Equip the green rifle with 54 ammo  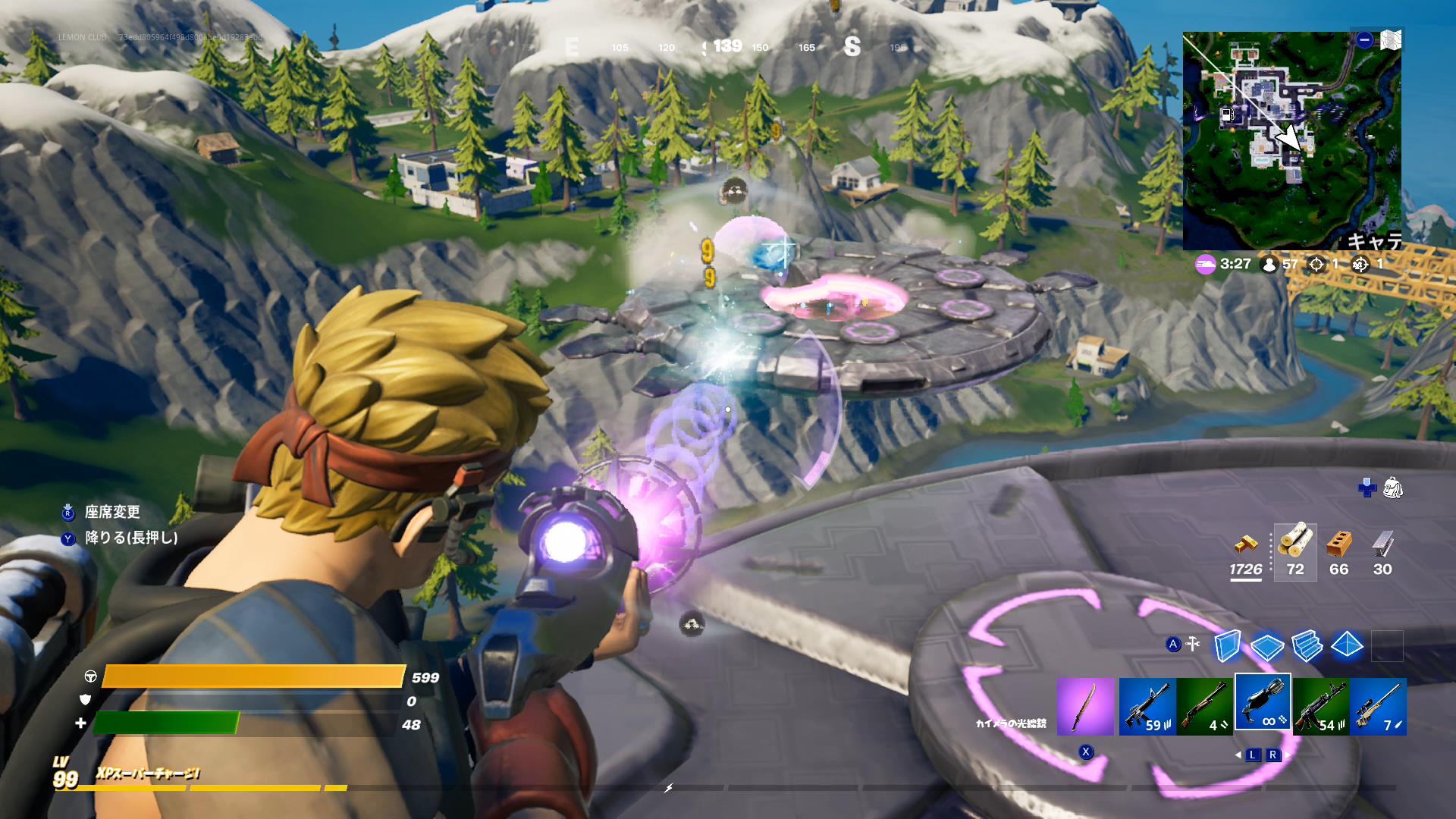click(1320, 707)
